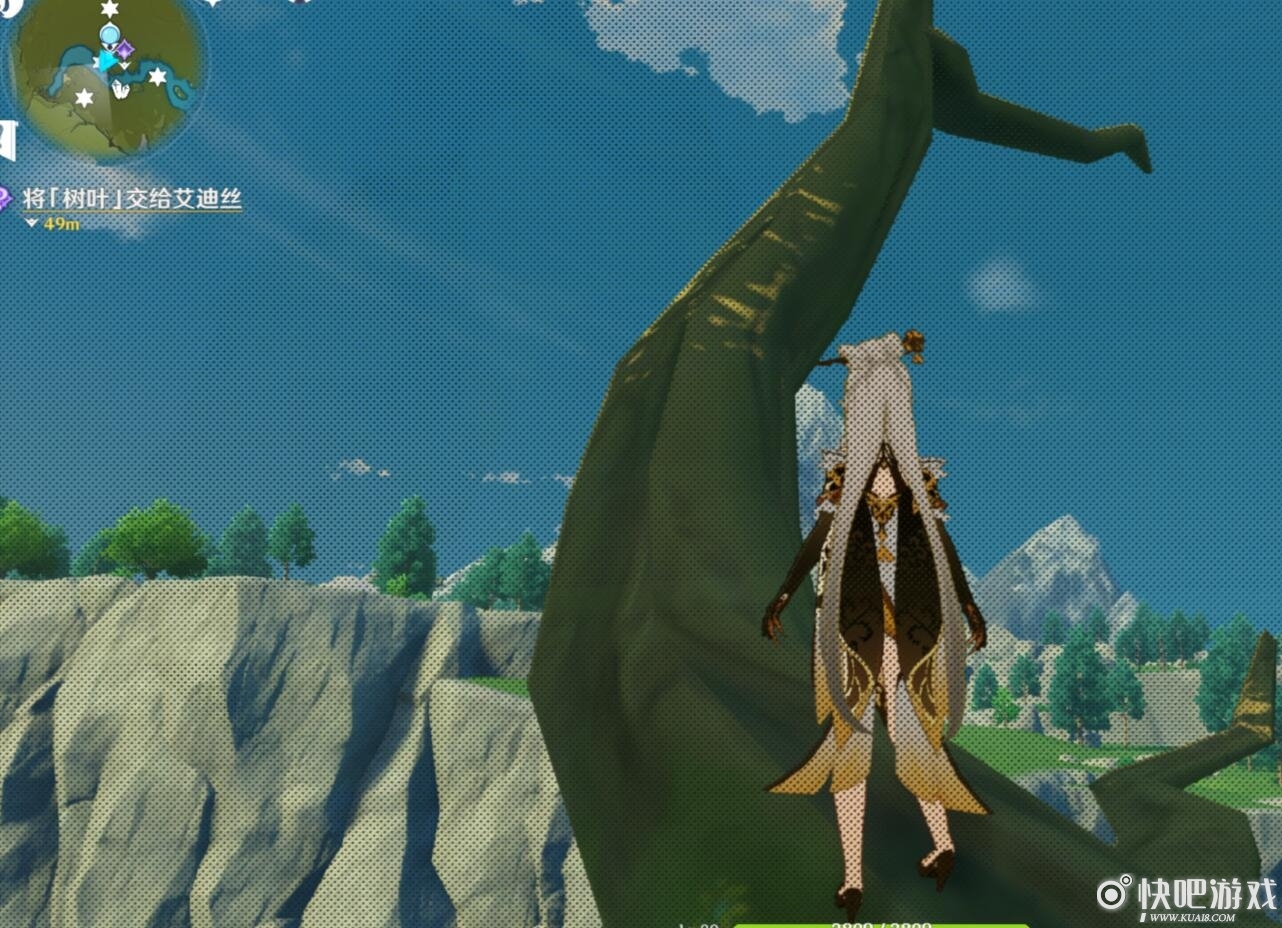Select the quest tracker about giving leaves to 艾迪丝
The image size is (1282, 928).
tap(131, 199)
